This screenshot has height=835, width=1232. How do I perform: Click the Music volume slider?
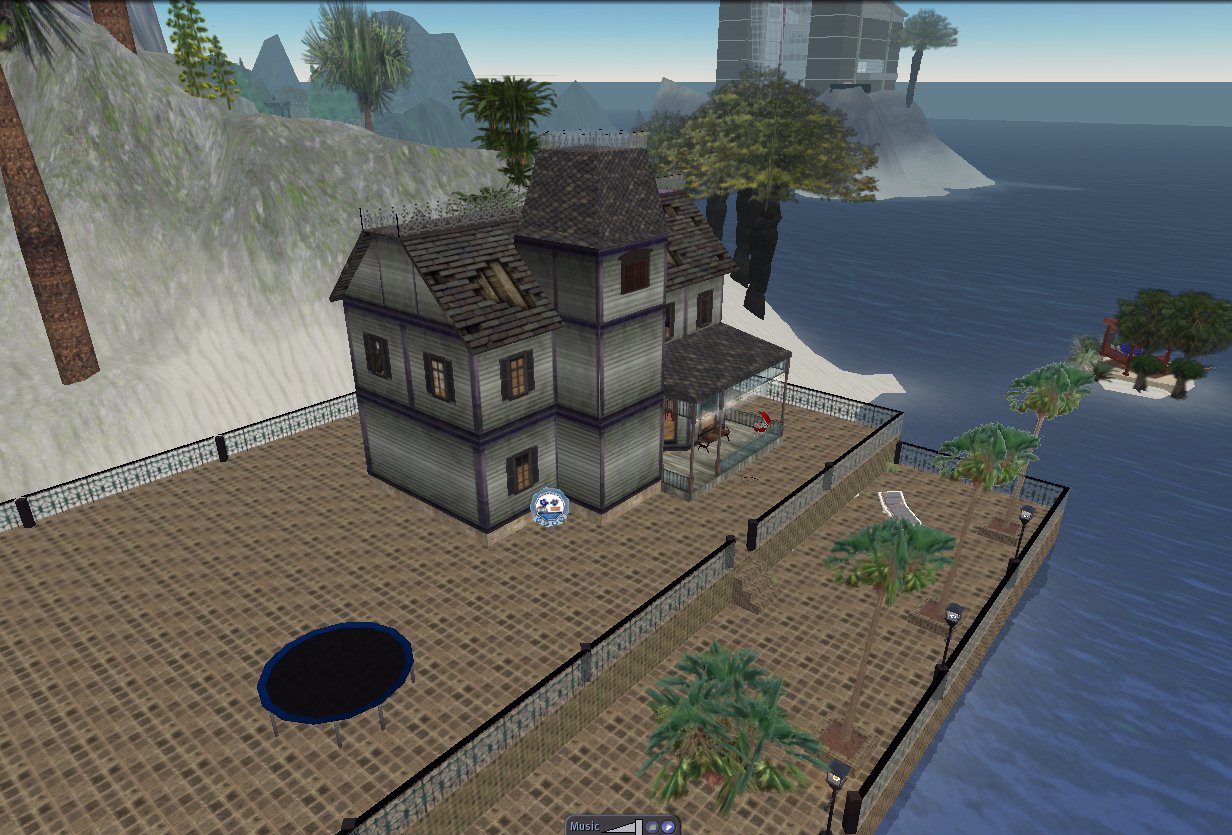(x=622, y=827)
